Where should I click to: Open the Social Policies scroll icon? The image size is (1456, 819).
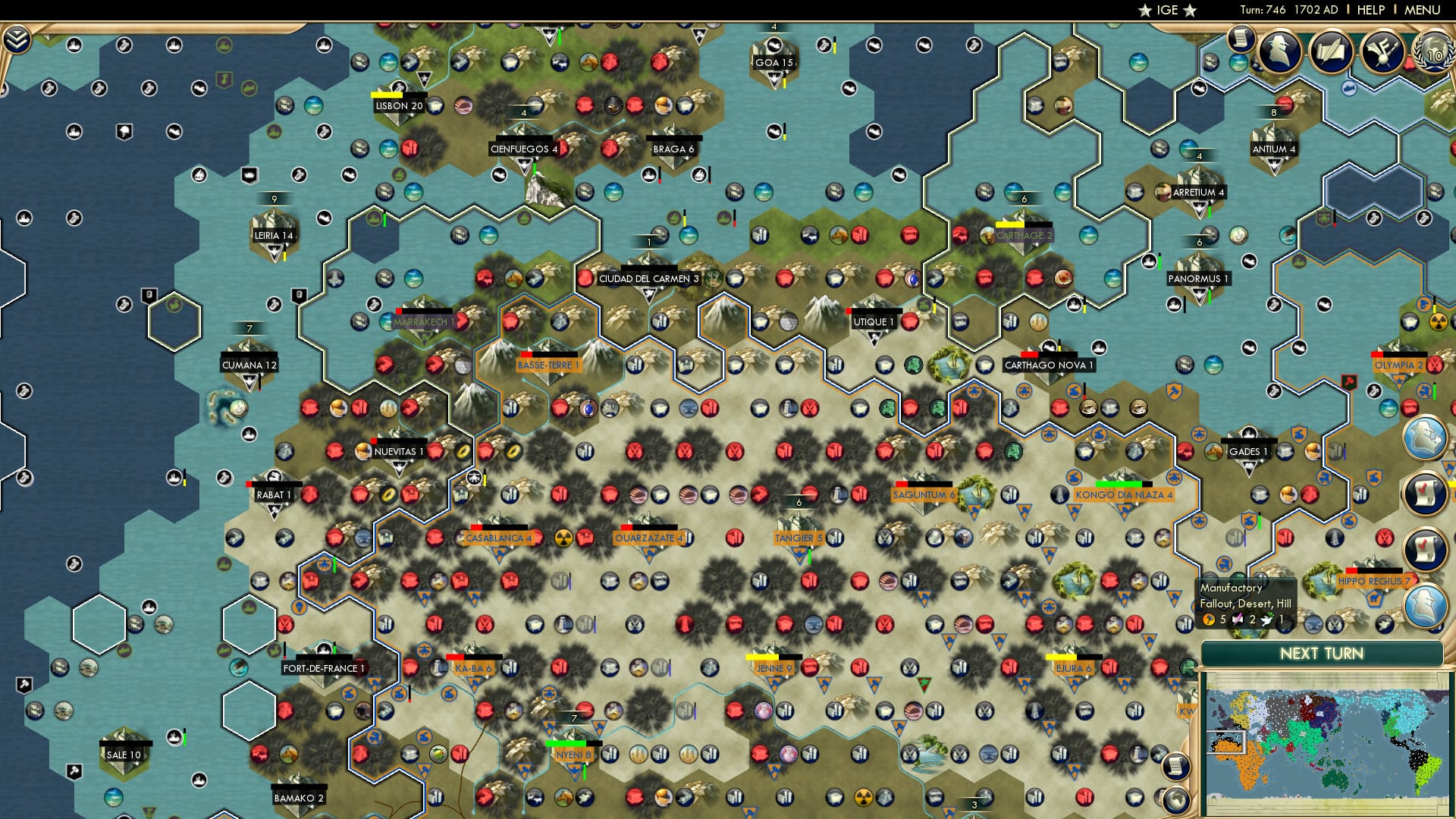[1241, 39]
